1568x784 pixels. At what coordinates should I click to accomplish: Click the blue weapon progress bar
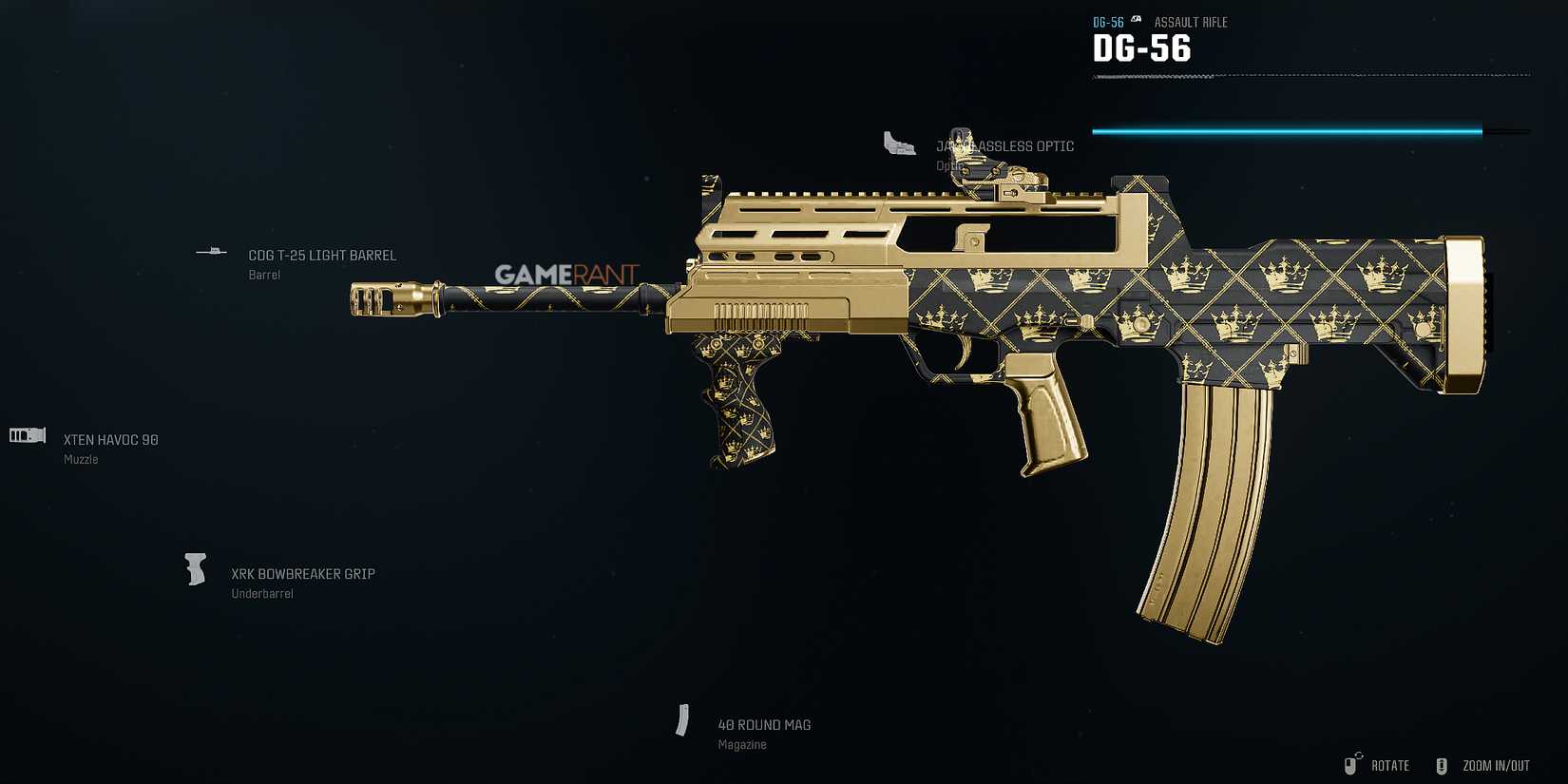1288,132
